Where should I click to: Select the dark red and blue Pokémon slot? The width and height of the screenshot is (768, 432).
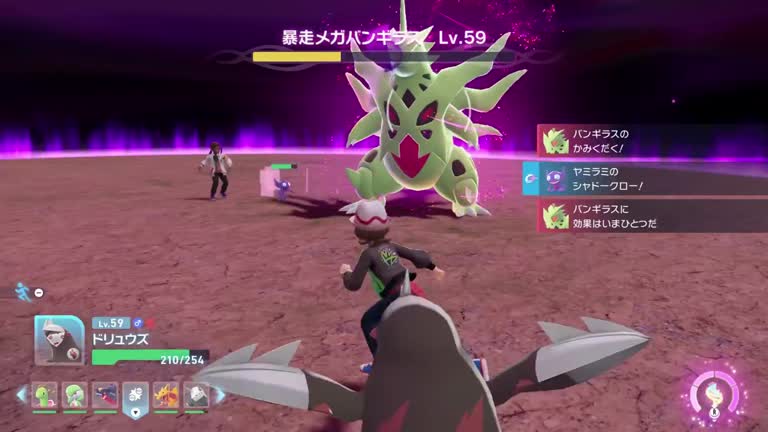point(105,395)
